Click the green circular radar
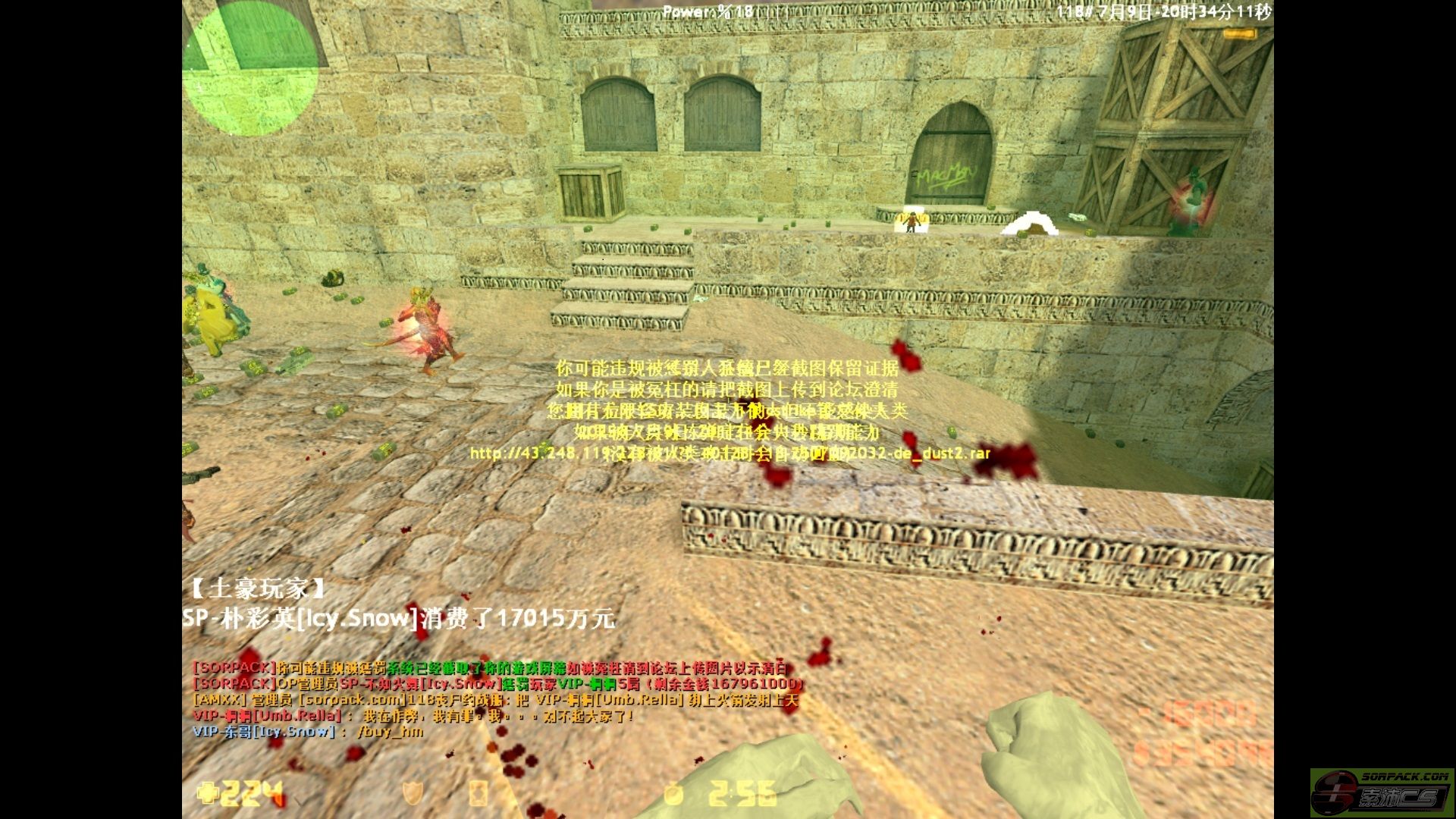This screenshot has height=819, width=1456. [250, 68]
